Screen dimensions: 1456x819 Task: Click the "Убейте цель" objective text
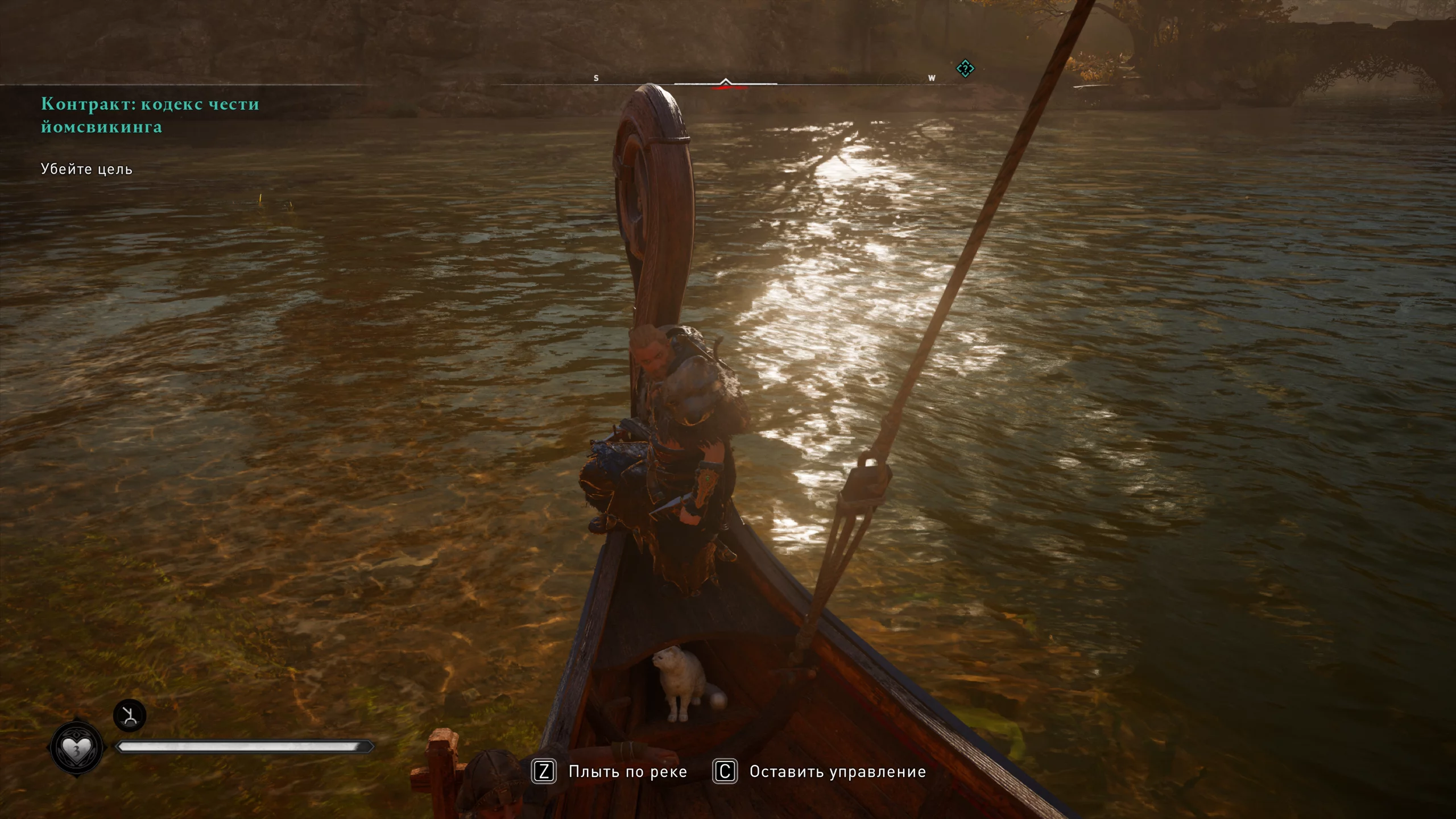(x=86, y=169)
